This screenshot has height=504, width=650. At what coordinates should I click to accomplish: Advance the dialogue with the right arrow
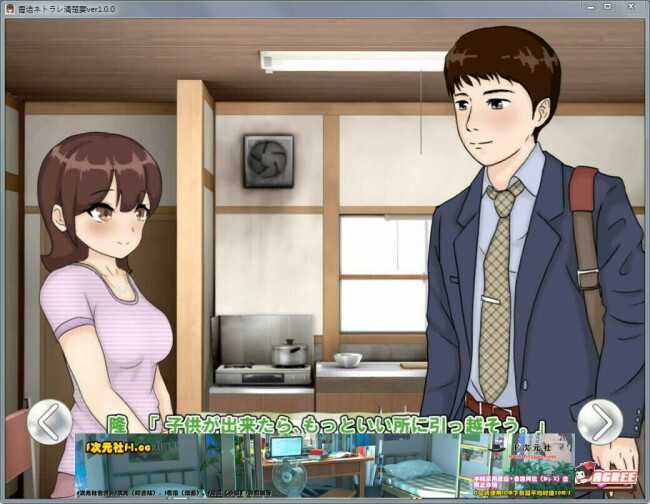click(600, 421)
